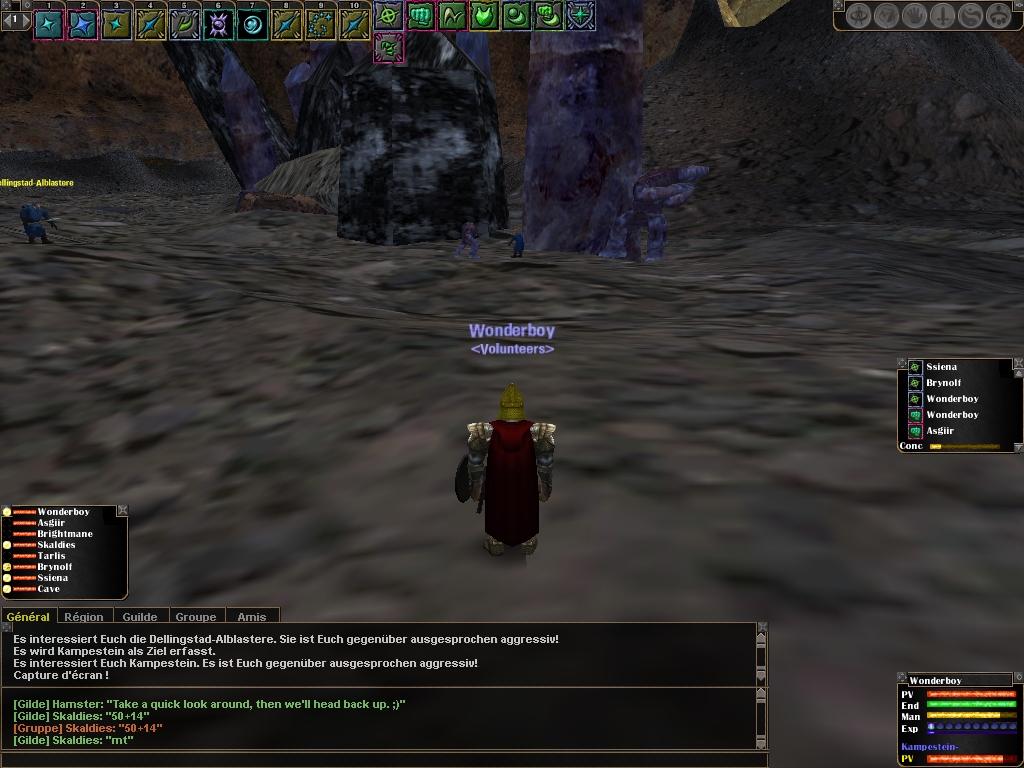
Task: Open the Guilde chat tab
Action: 140,617
